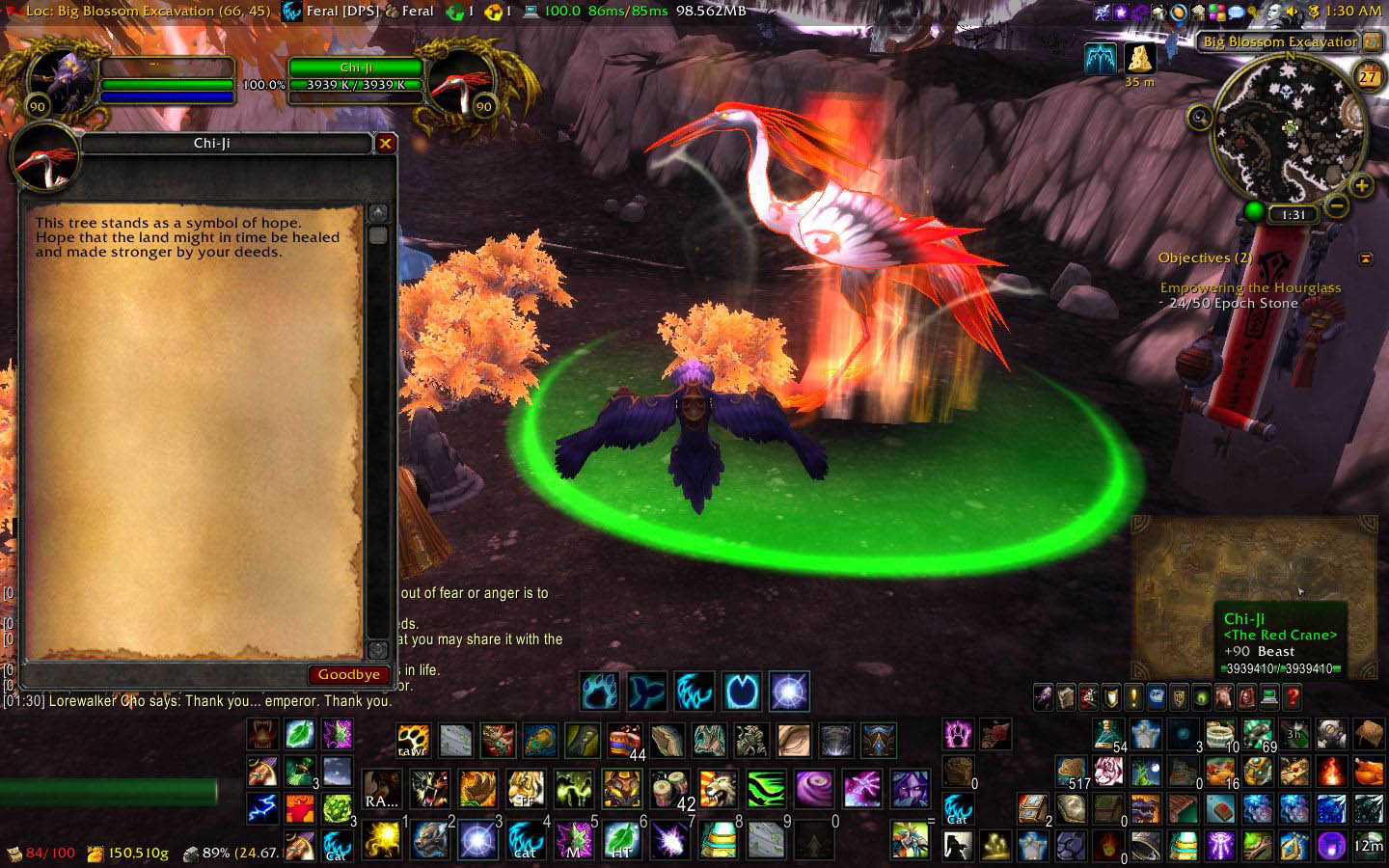This screenshot has height=868, width=1389.
Task: Use the drums item with 42 charges
Action: click(670, 789)
